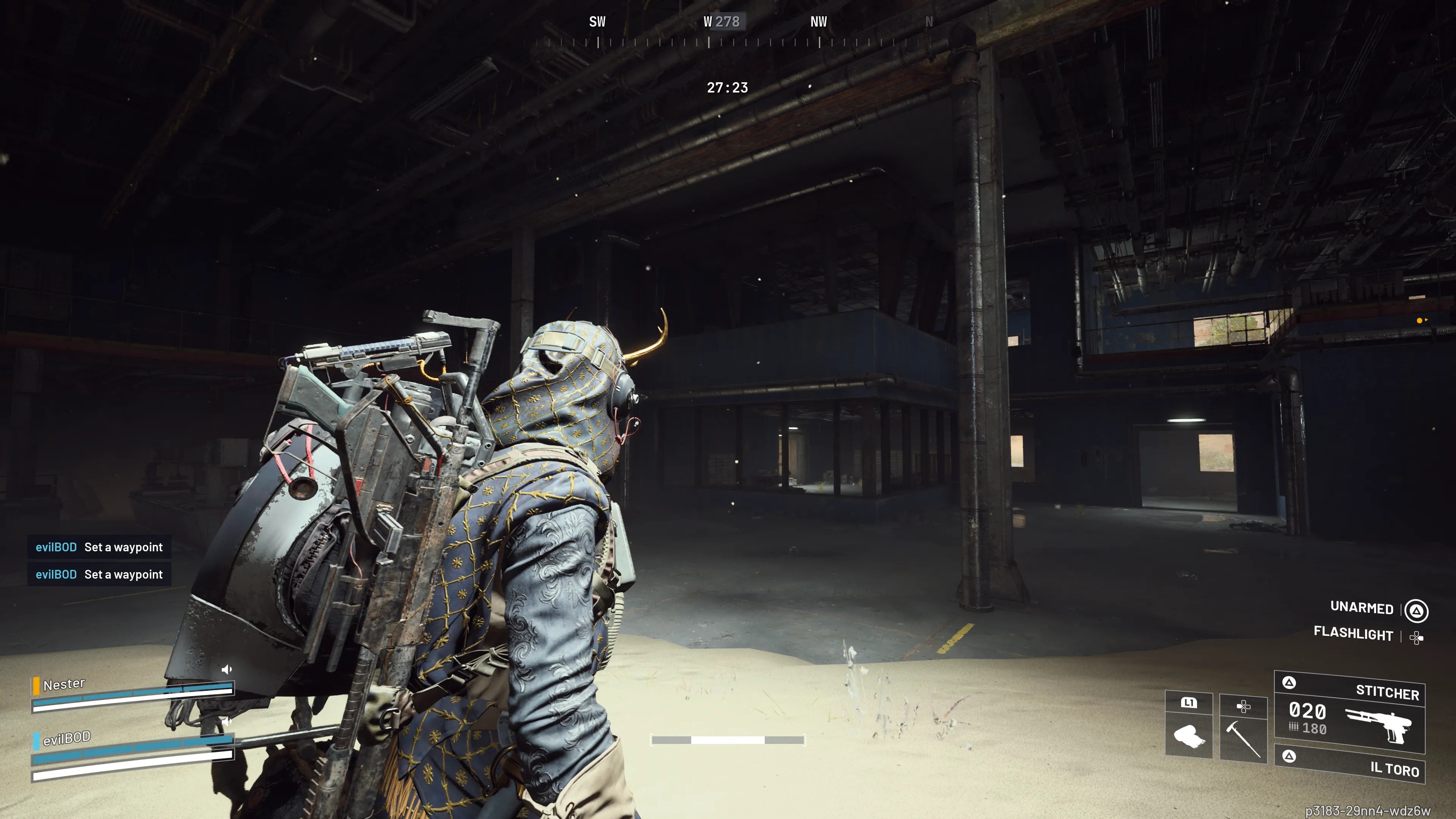This screenshot has width=1456, height=819.
Task: Toggle the speaker icon beside Nester
Action: point(227,670)
